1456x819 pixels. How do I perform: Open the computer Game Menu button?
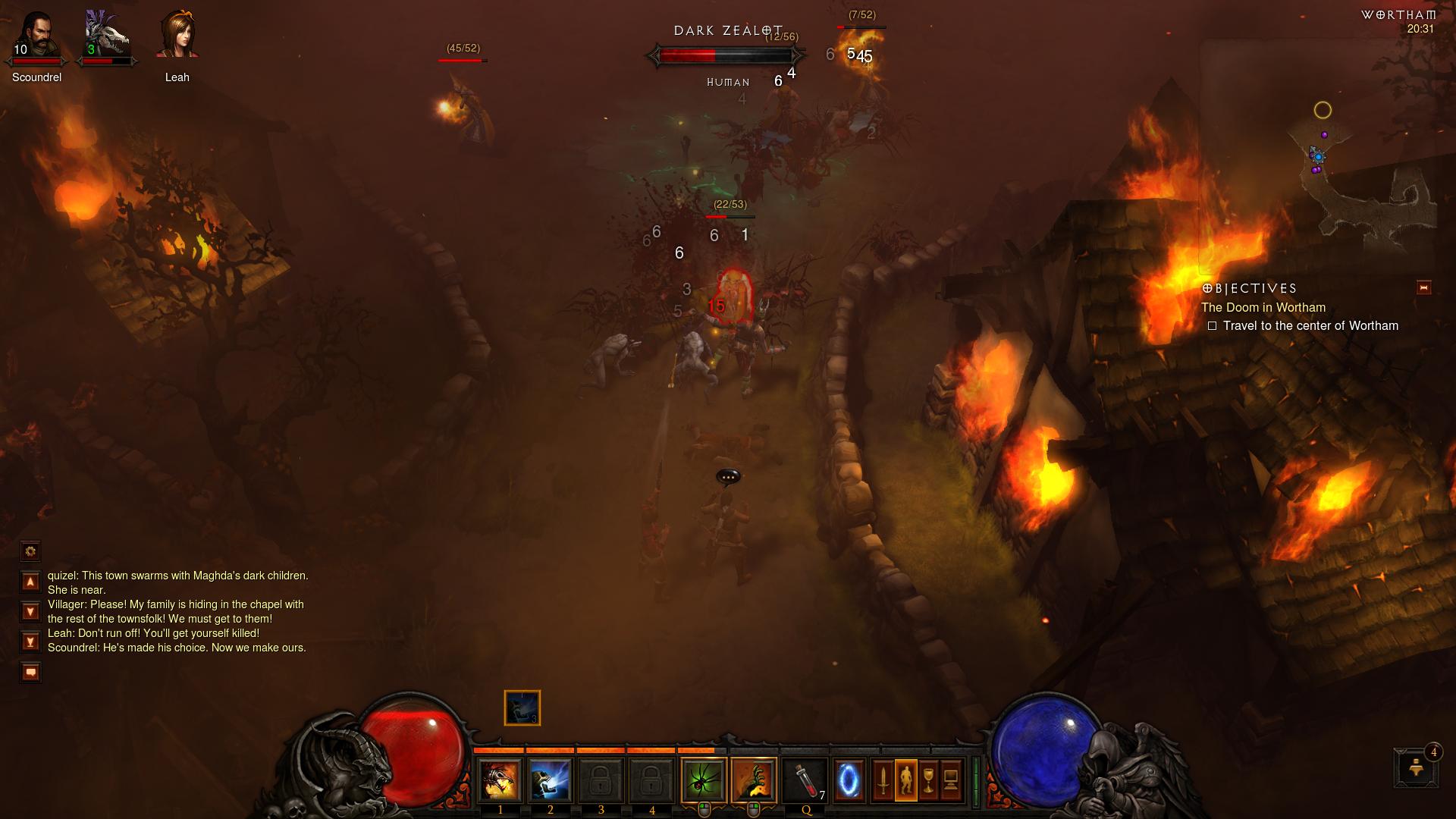[x=951, y=780]
